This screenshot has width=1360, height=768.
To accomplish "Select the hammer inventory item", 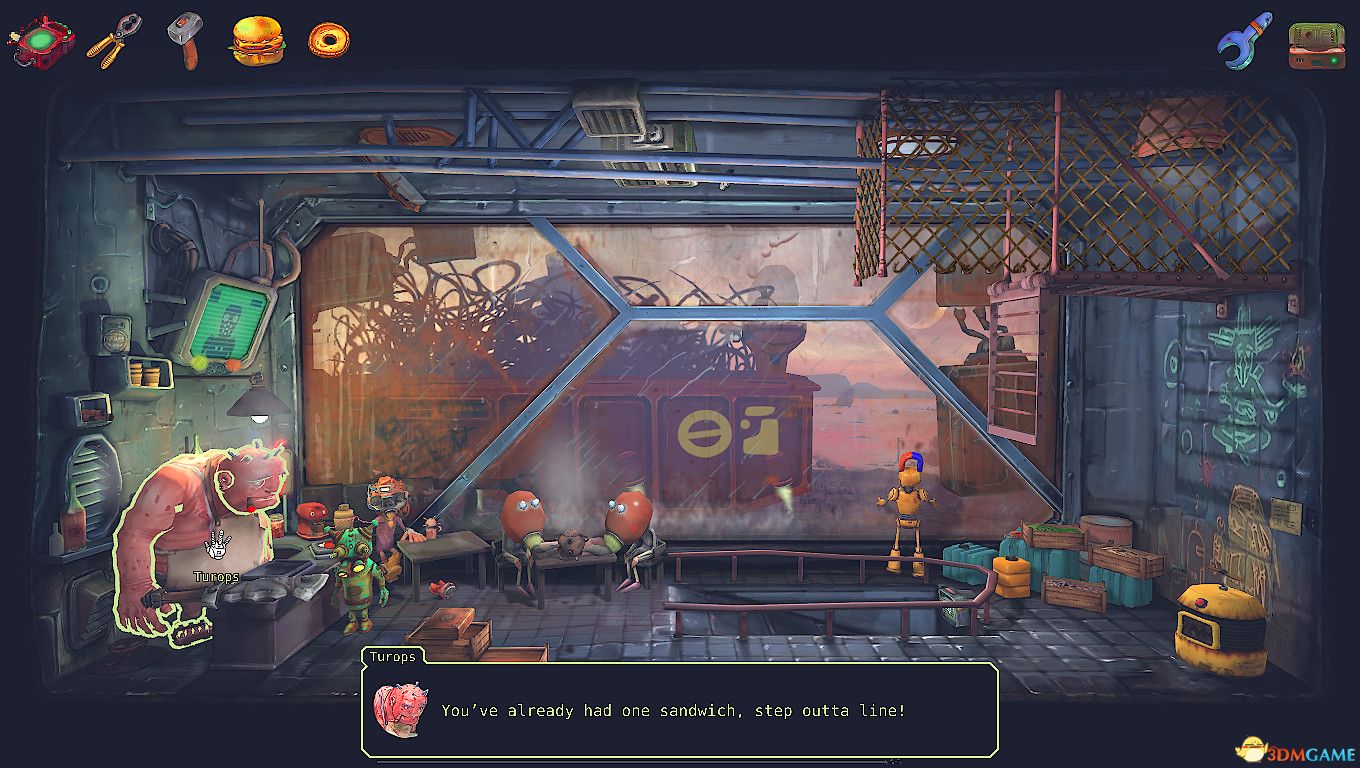I will [x=185, y=40].
